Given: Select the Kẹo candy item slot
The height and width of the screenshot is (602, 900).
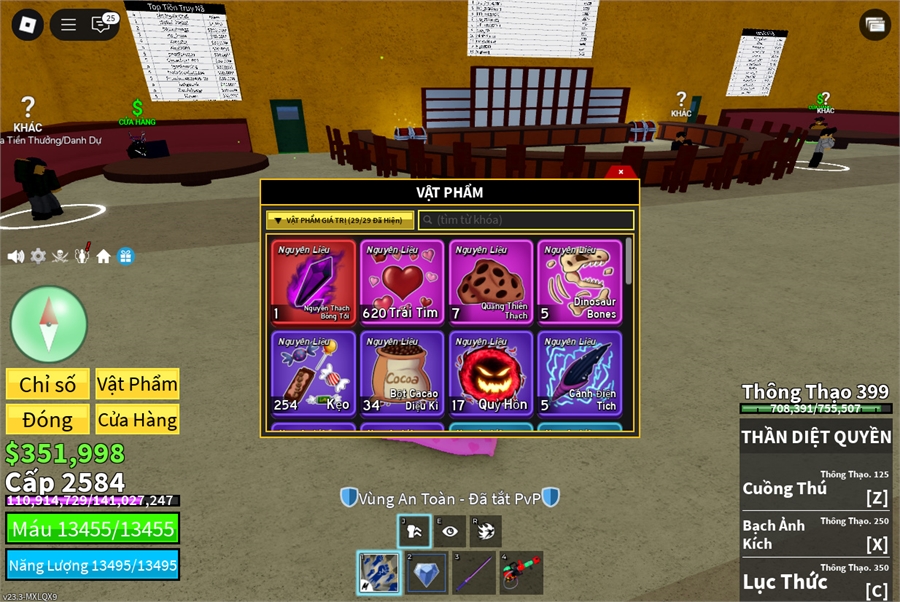Looking at the screenshot, I should (x=313, y=373).
